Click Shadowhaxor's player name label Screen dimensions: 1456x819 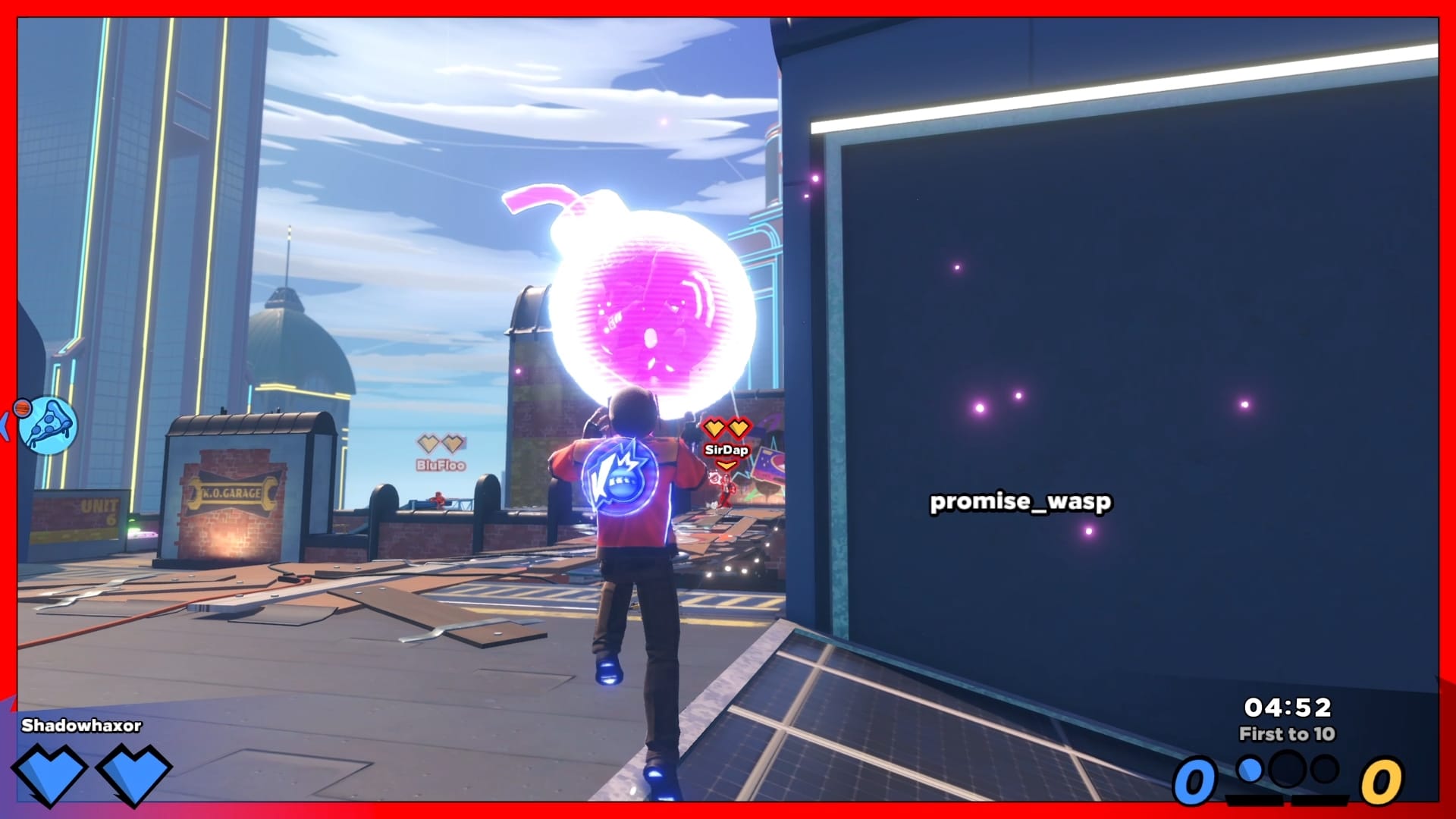pyautogui.click(x=80, y=726)
